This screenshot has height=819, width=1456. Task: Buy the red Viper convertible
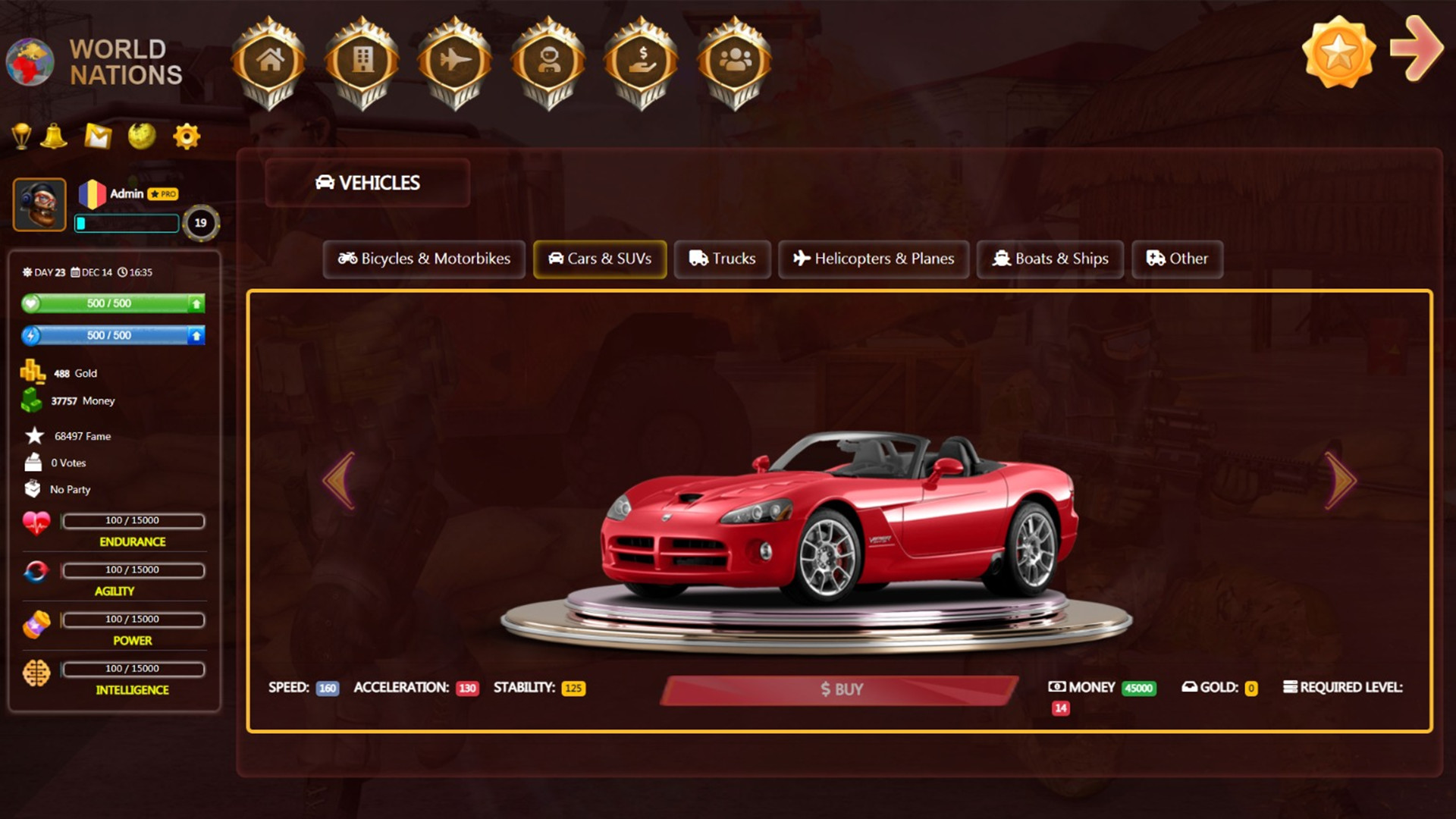tap(840, 689)
